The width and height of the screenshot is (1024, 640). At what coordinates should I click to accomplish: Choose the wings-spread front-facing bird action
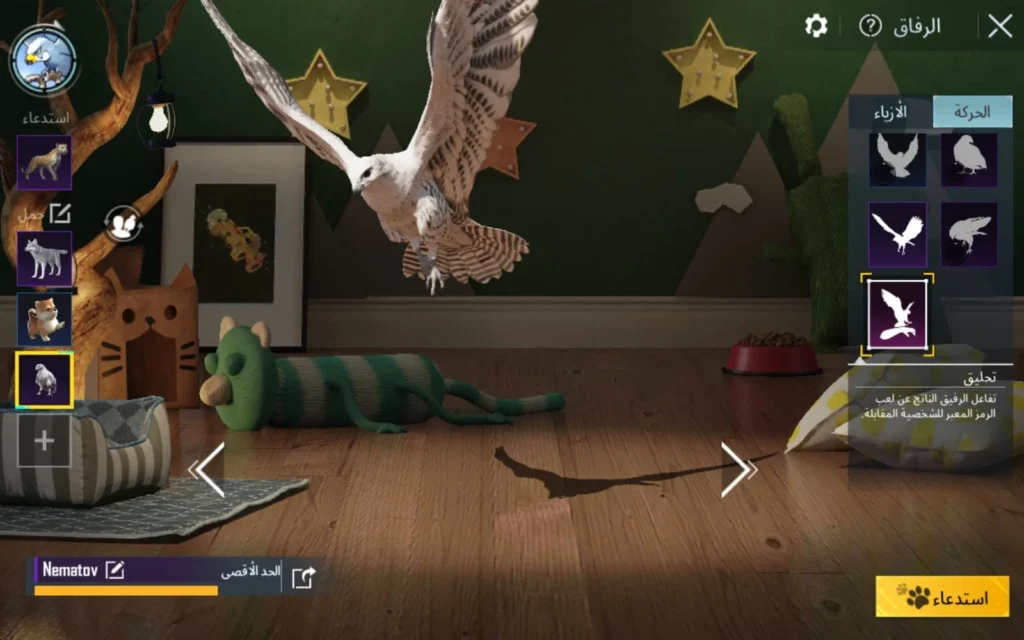point(897,157)
